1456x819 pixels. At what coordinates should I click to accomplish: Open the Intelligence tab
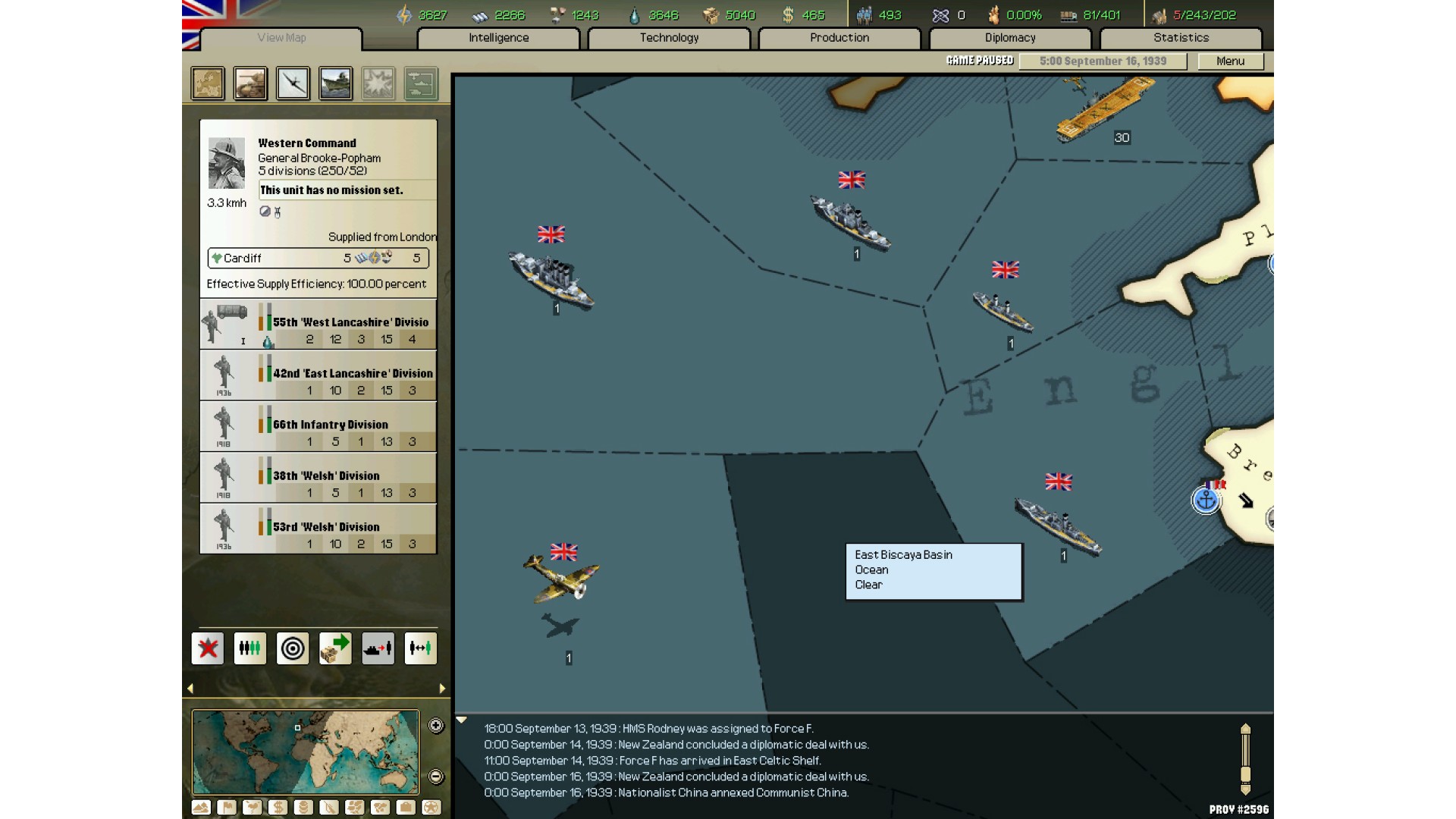pyautogui.click(x=498, y=38)
